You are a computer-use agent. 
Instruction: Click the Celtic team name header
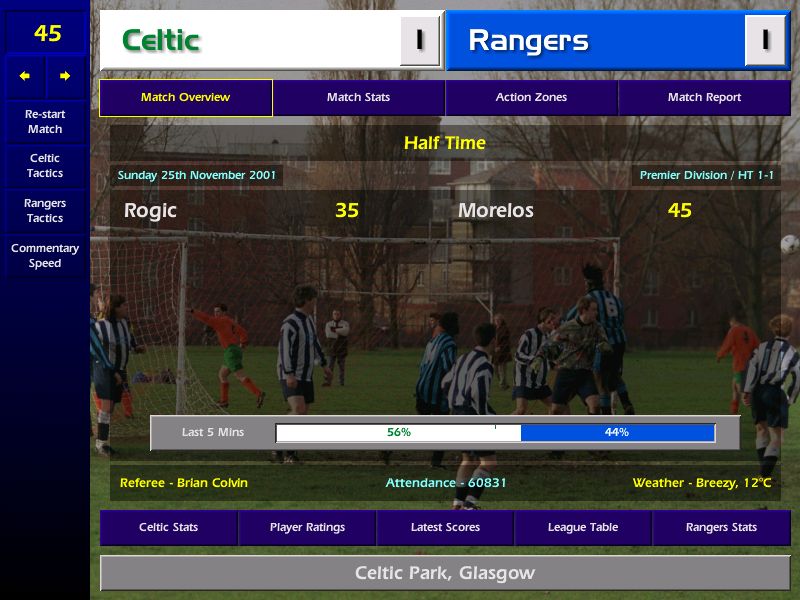tap(250, 41)
